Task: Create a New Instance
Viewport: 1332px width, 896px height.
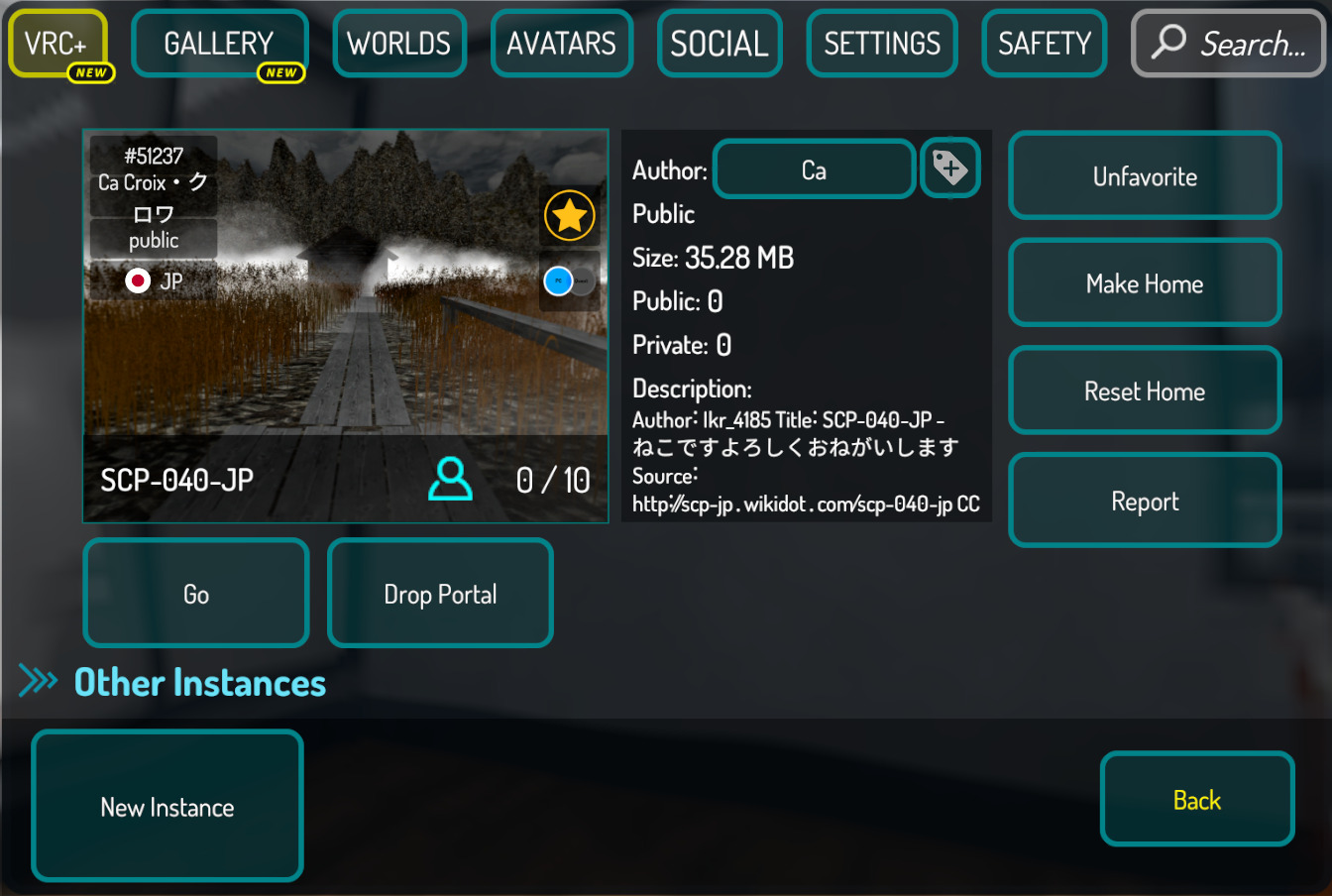Action: click(167, 807)
